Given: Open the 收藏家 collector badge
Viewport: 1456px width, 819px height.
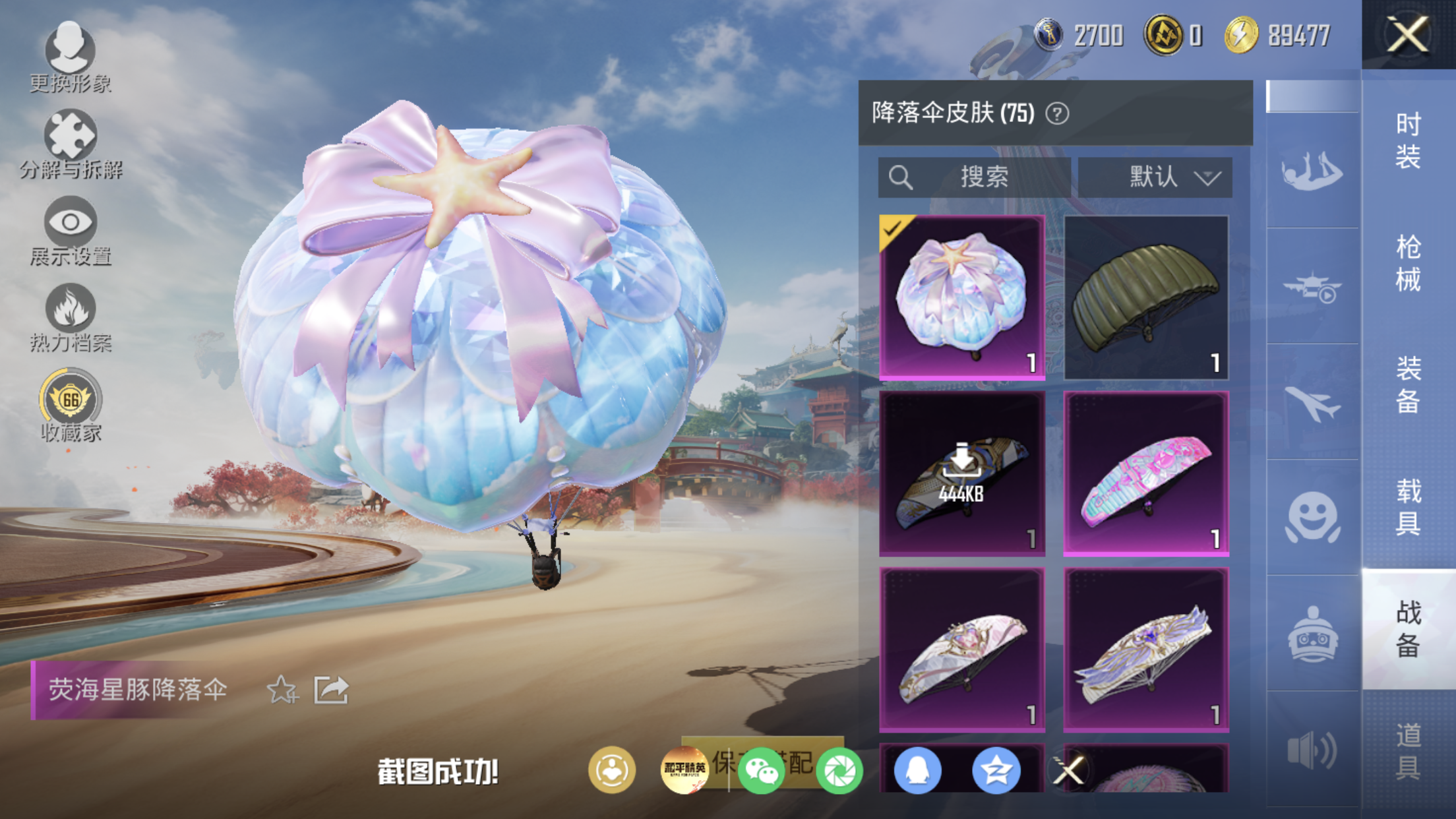Looking at the screenshot, I should pyautogui.click(x=71, y=405).
